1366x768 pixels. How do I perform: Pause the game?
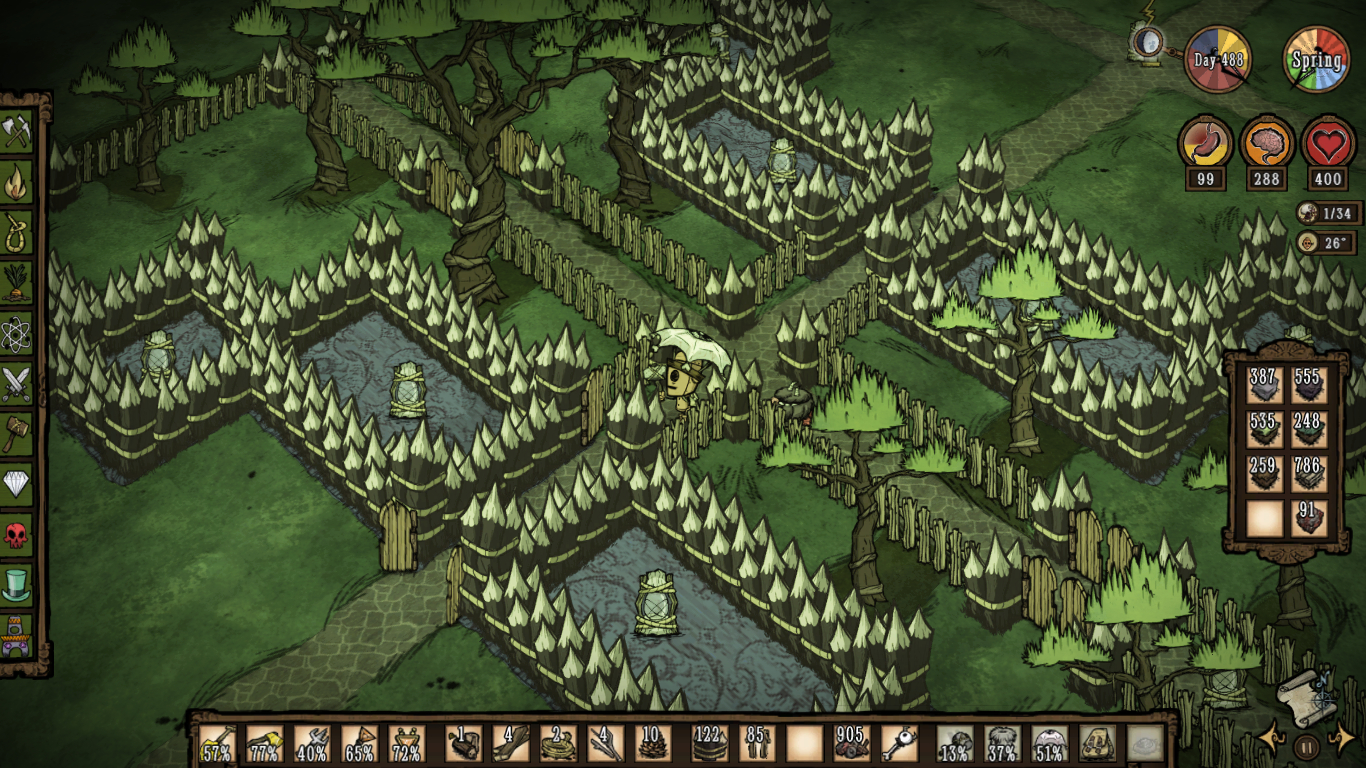tap(1306, 746)
